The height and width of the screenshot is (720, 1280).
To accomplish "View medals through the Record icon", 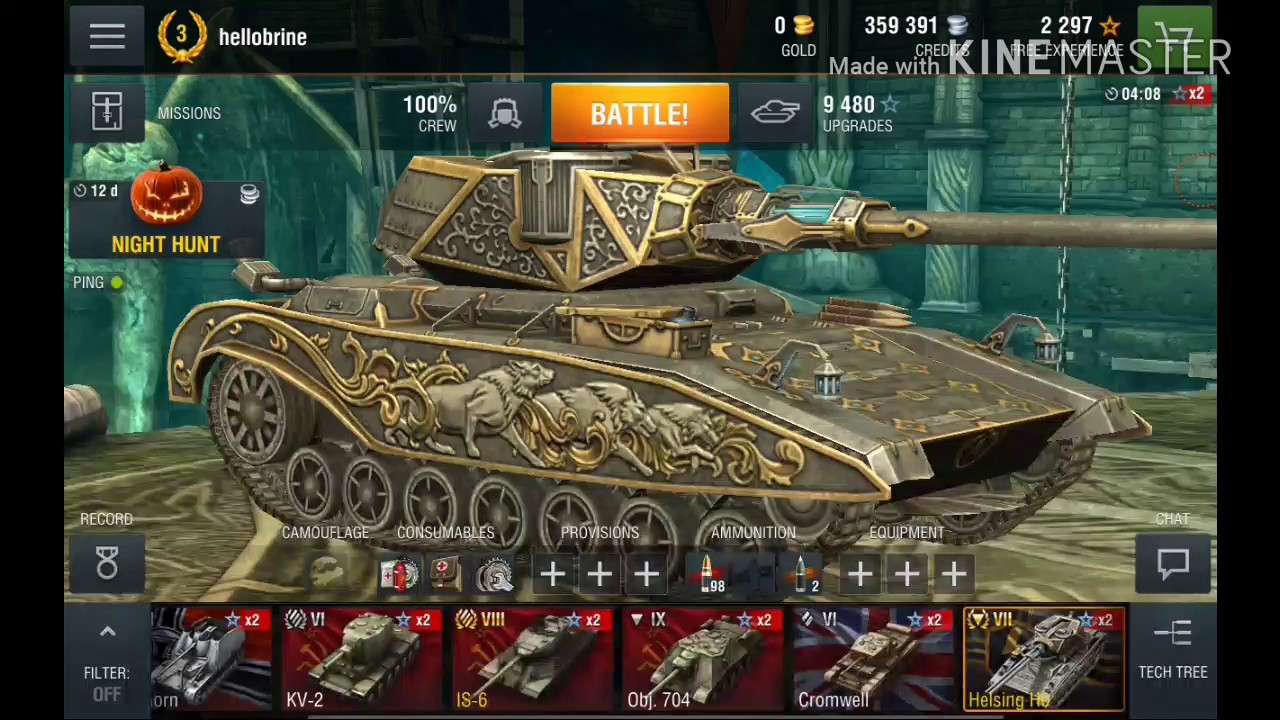I will coord(106,563).
